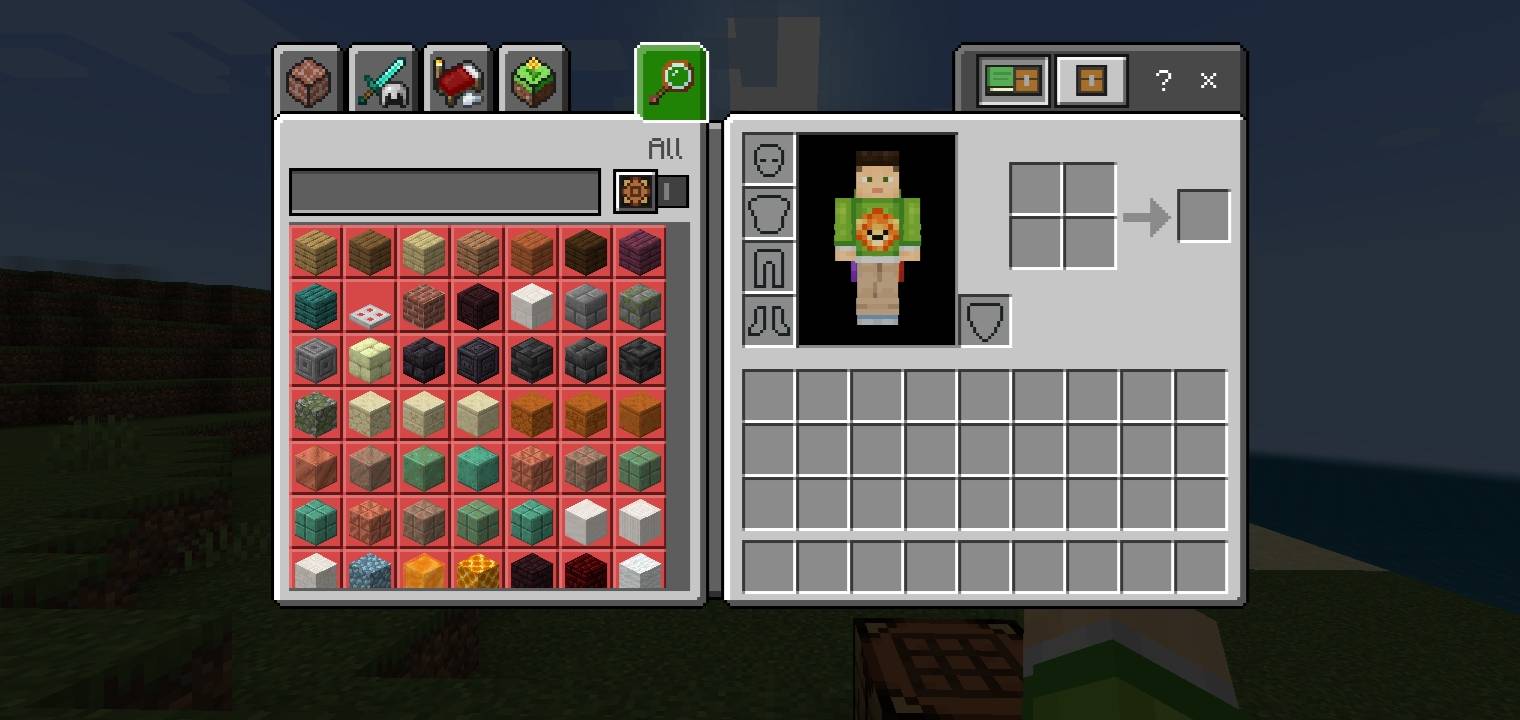This screenshot has width=1520, height=720.
Task: Select the shield slot beside the player model
Action: [x=984, y=320]
